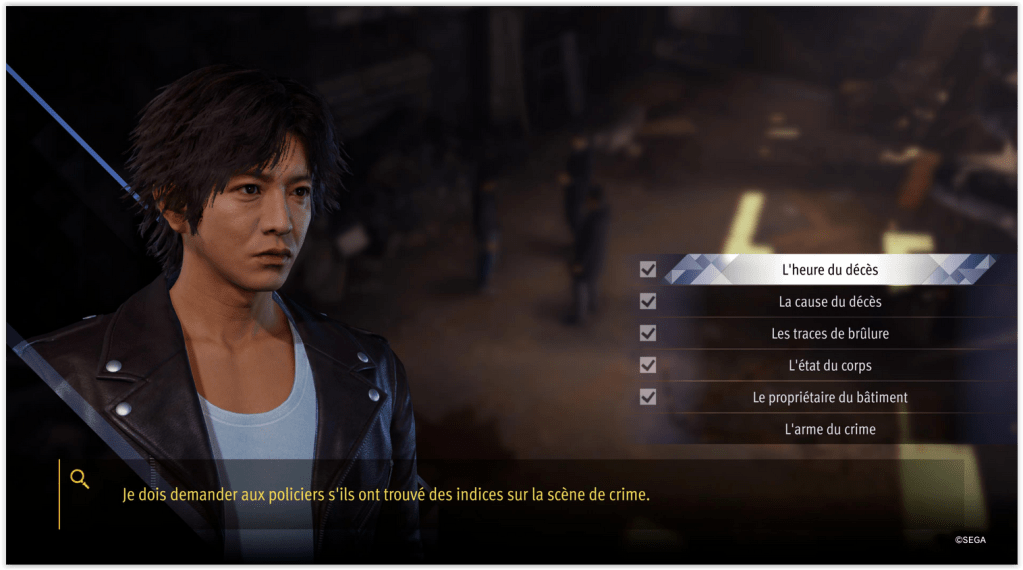Ask about "L'arme du crime"
This screenshot has height=570, width=1023.
pyautogui.click(x=830, y=429)
